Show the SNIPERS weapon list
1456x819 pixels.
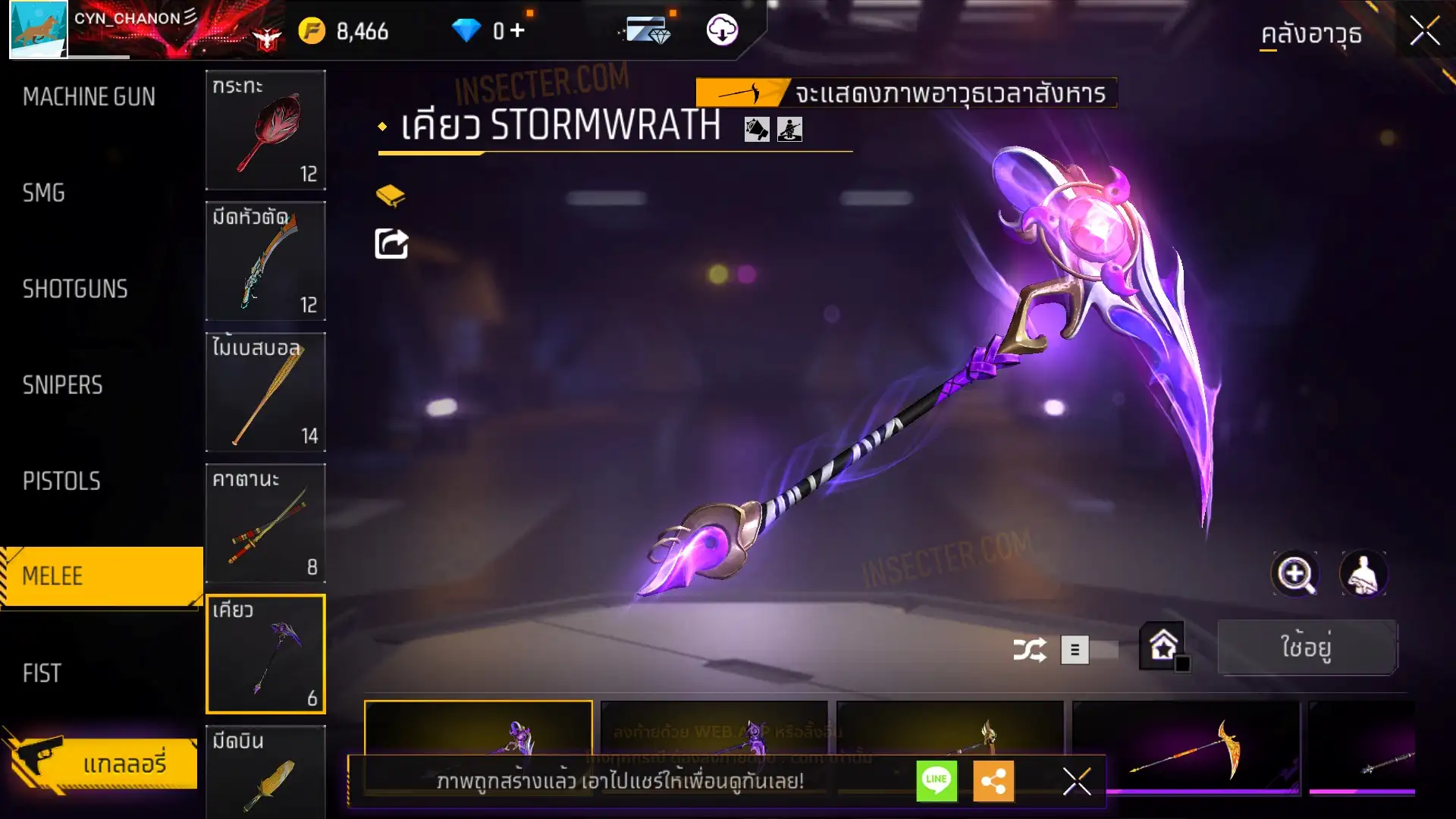coord(62,385)
